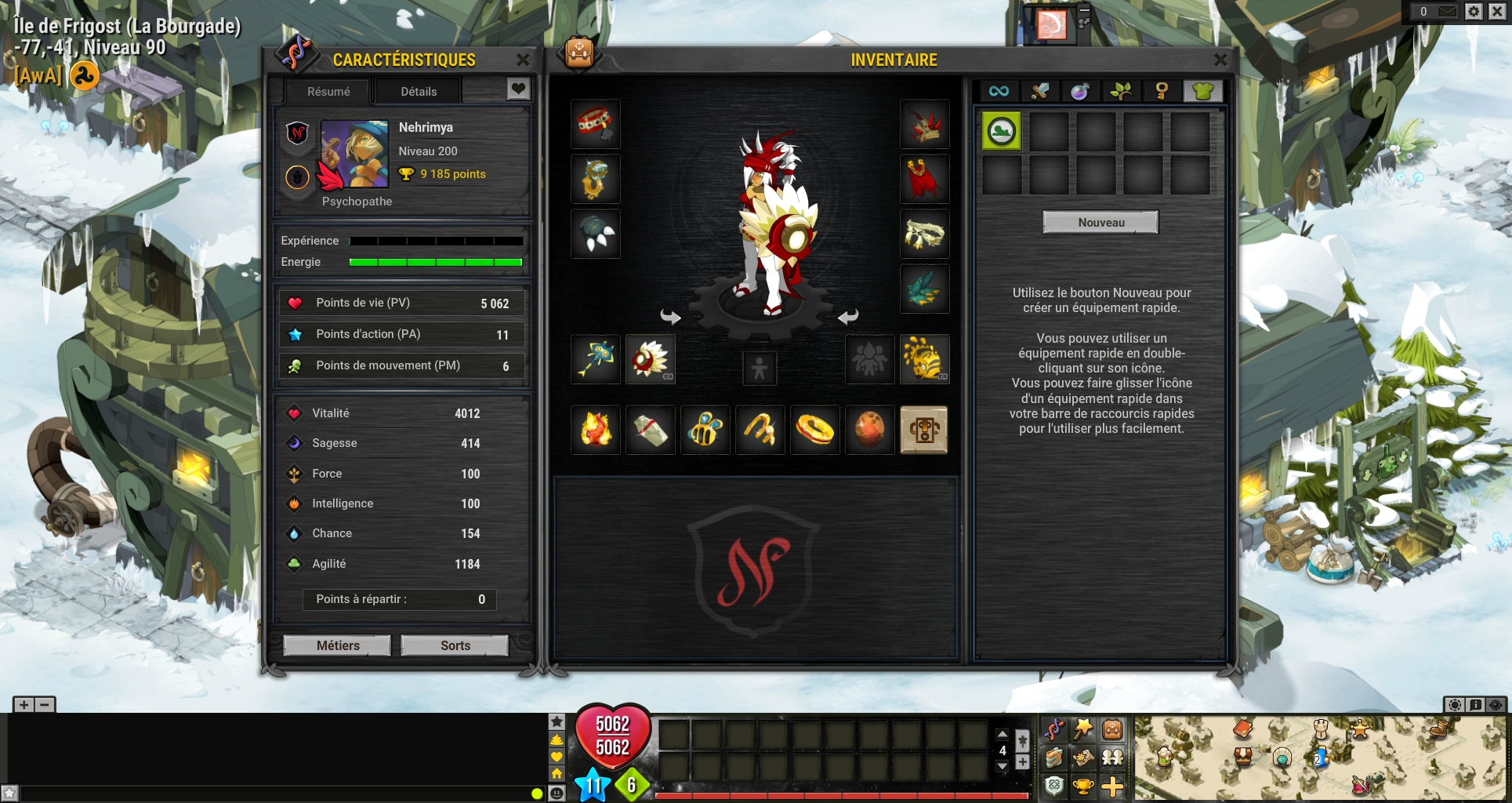This screenshot has width=1512, height=803.
Task: Select the flame dofus slot
Action: tap(596, 430)
